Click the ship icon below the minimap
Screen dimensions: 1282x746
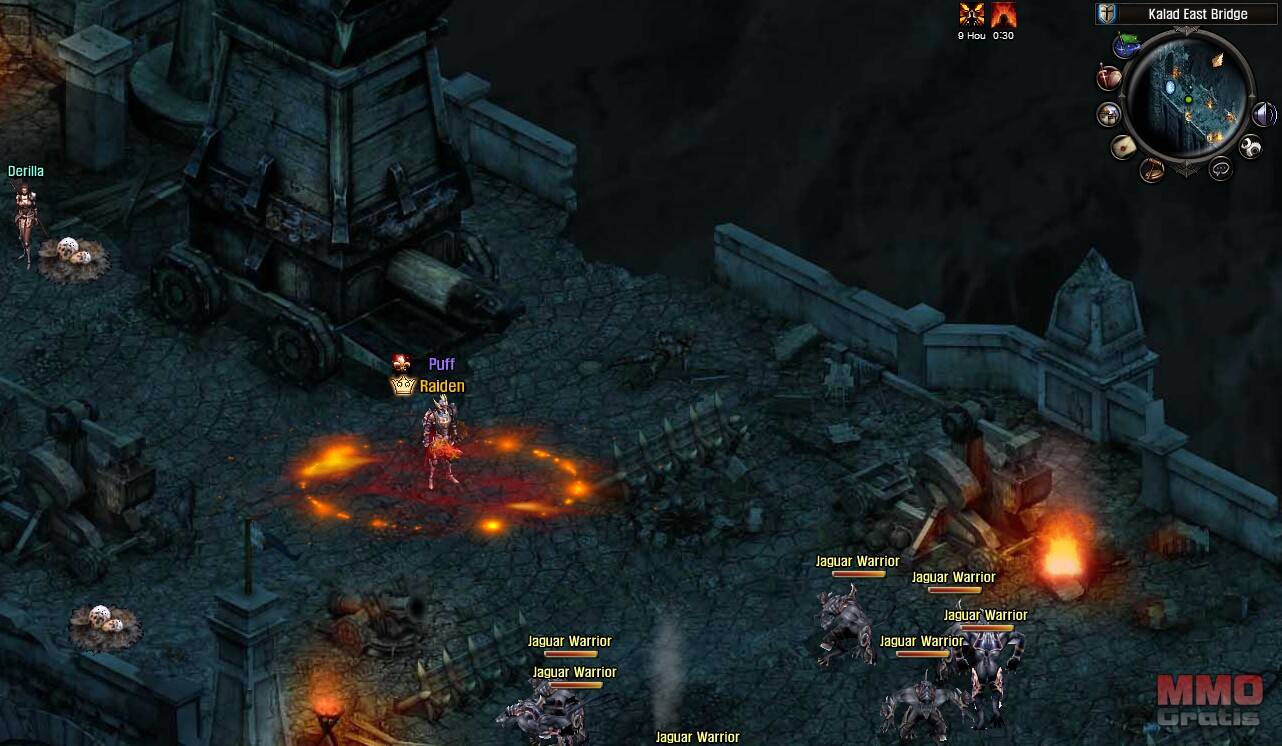(1153, 168)
